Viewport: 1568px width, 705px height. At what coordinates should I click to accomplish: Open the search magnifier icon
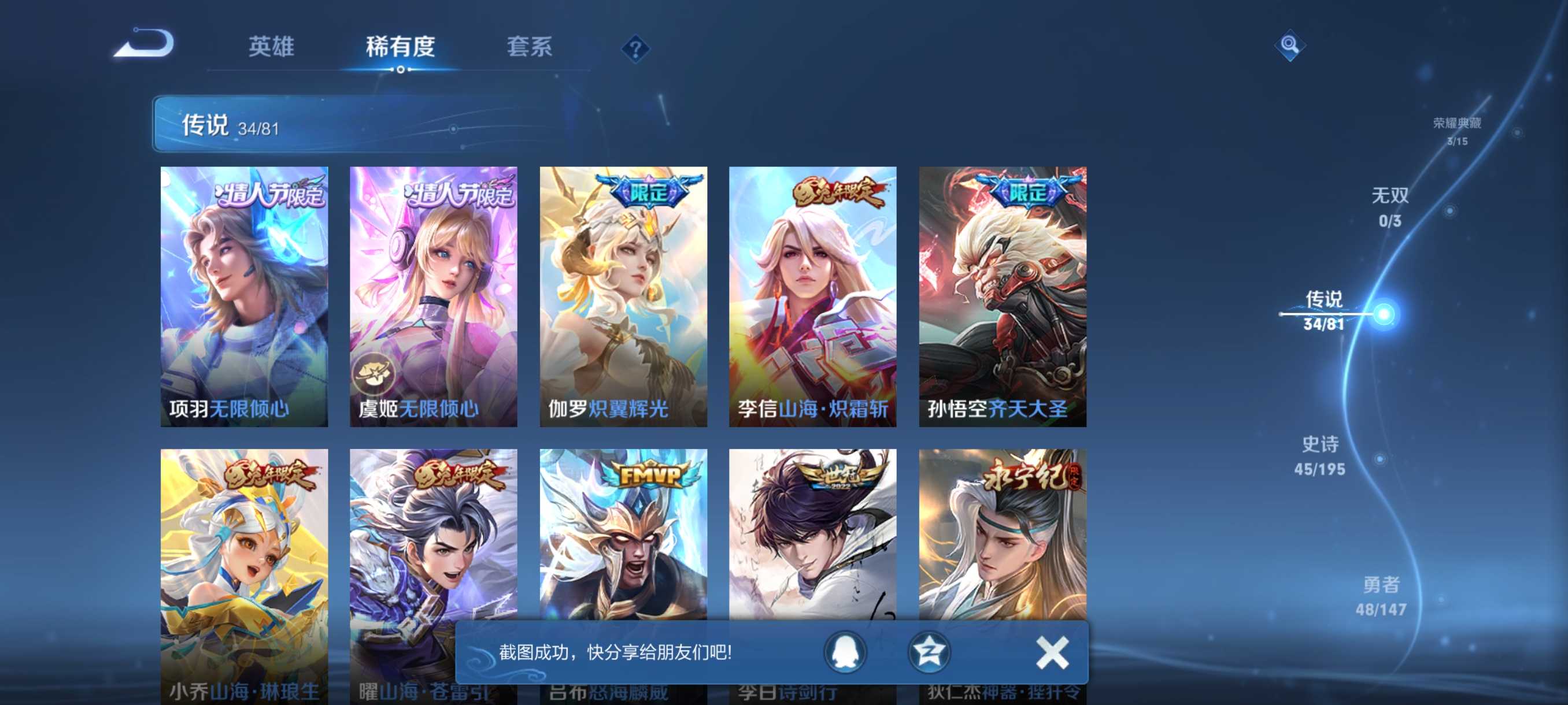pyautogui.click(x=1290, y=46)
